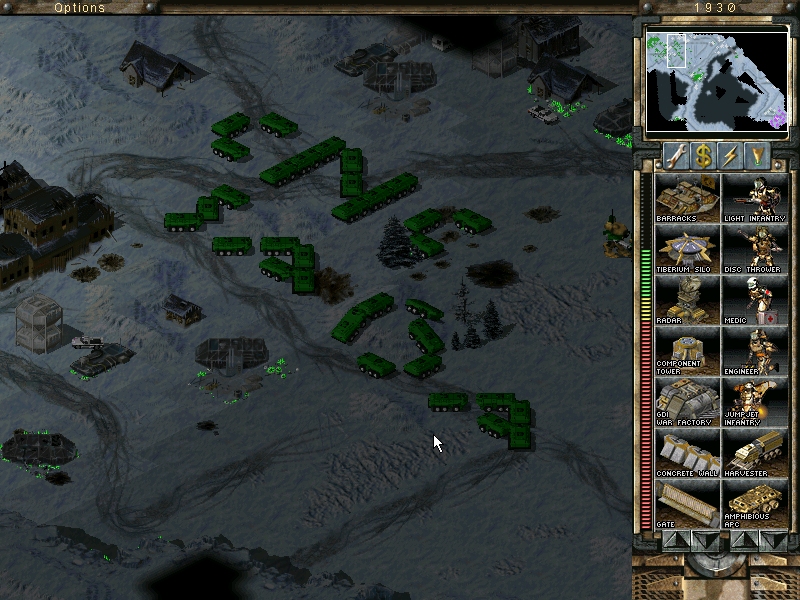Viewport: 800px width, 600px height.
Task: Build the GDI War Factory
Action: 686,402
